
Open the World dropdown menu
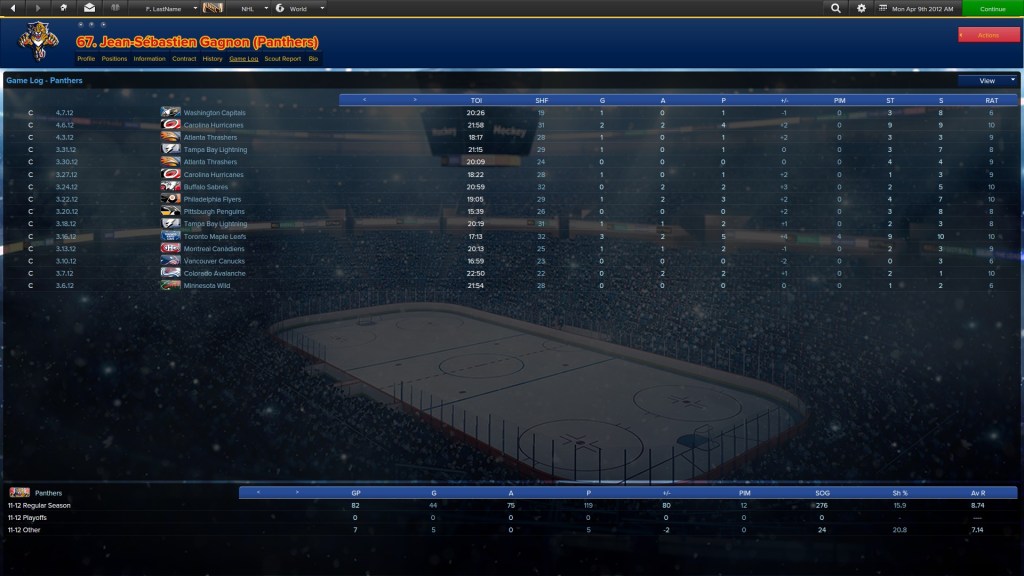(x=300, y=8)
